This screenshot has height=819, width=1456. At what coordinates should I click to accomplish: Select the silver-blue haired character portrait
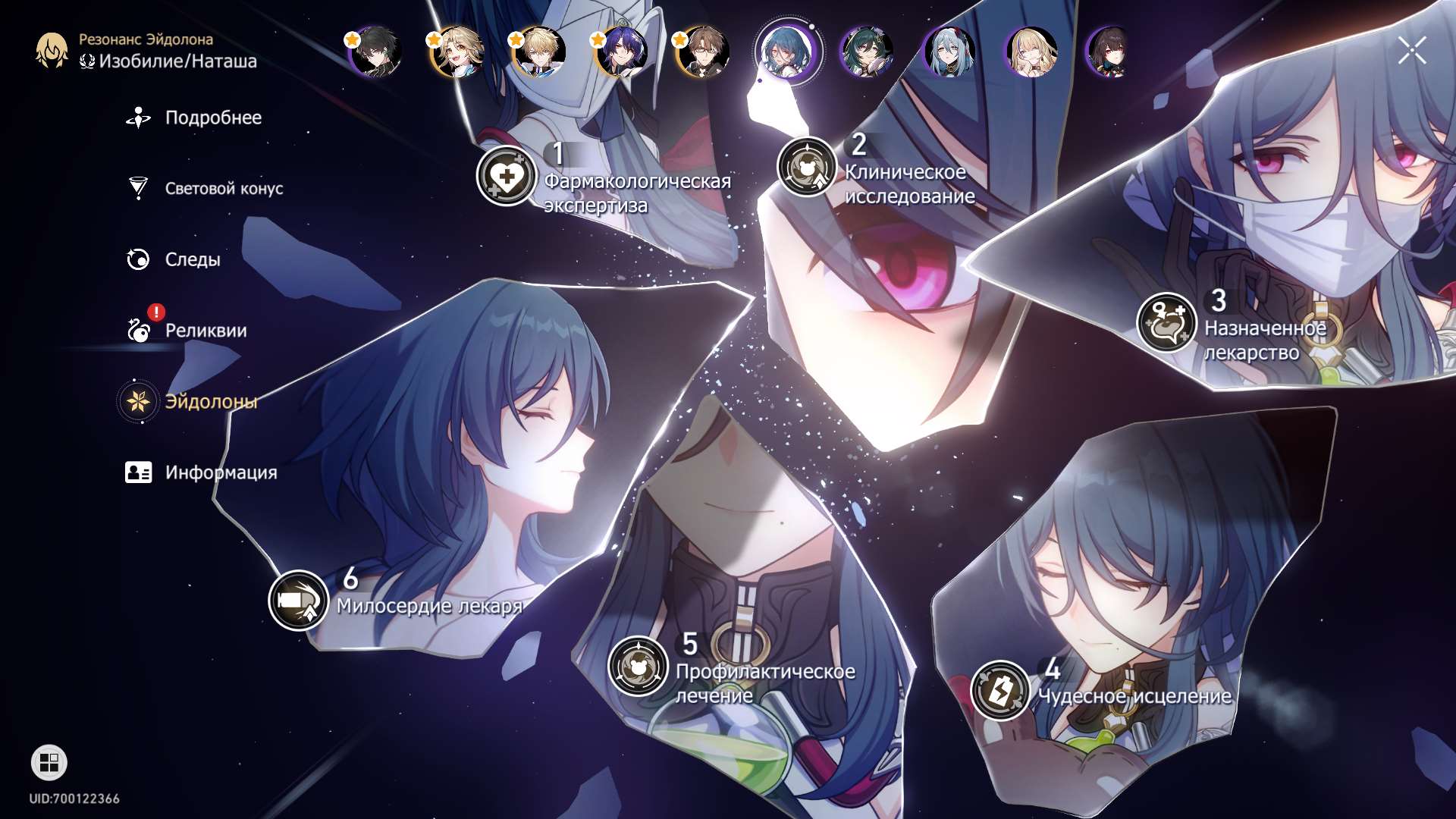tap(949, 52)
